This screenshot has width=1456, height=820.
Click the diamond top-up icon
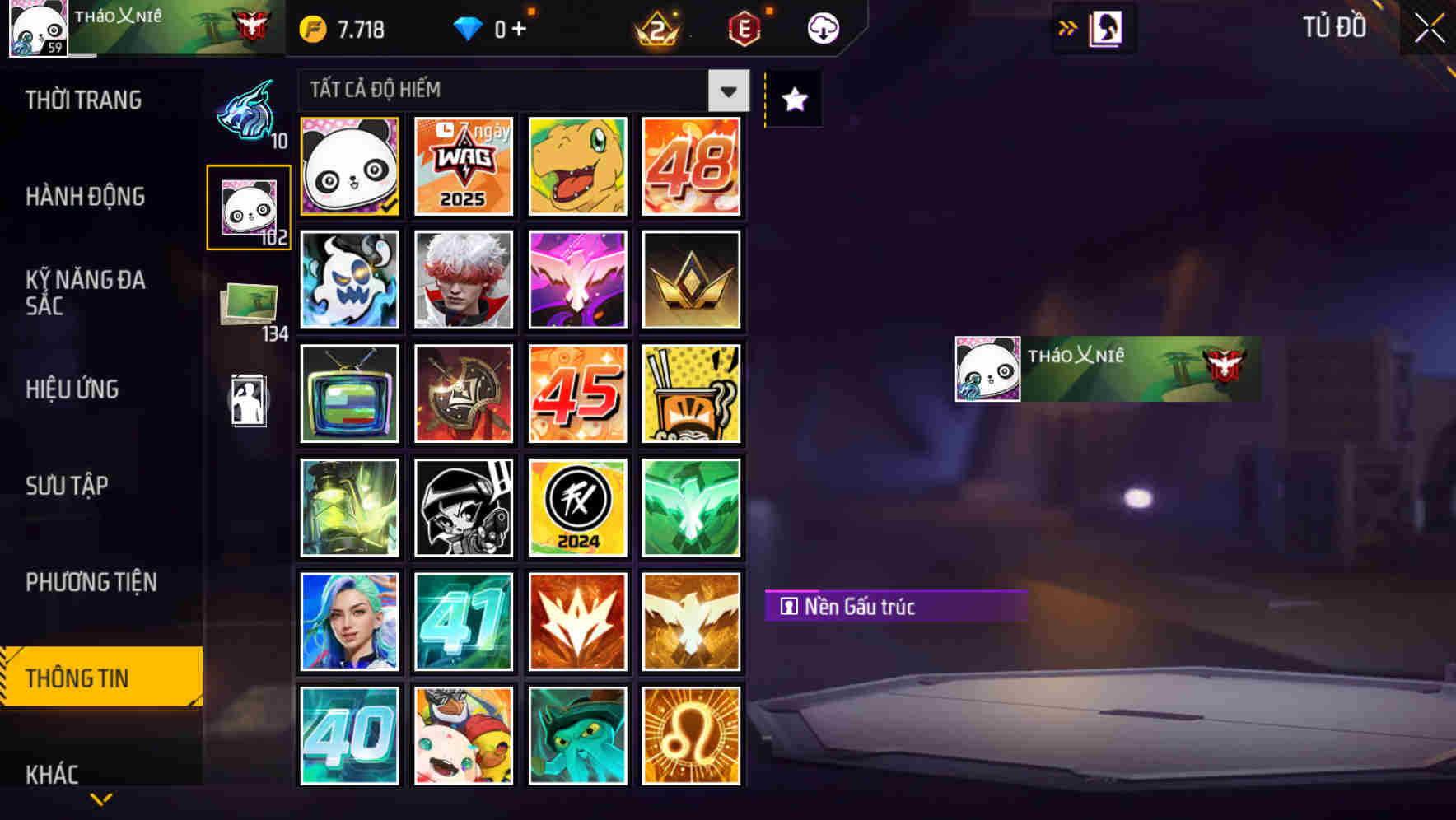469,29
